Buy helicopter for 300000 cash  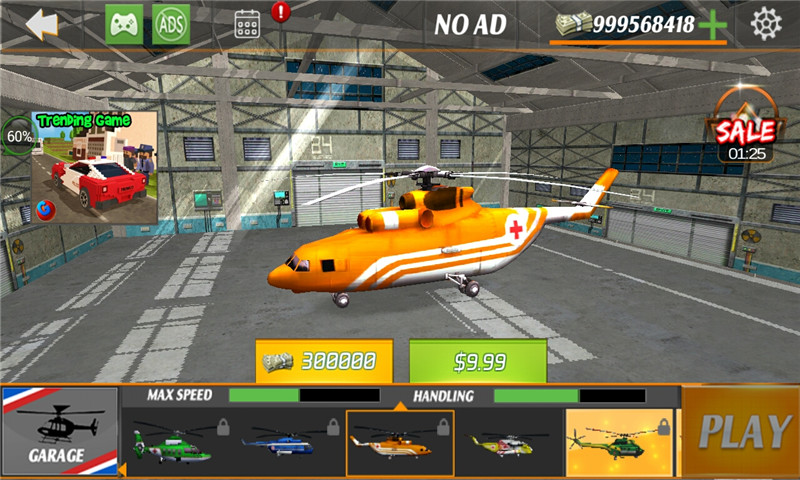(324, 361)
